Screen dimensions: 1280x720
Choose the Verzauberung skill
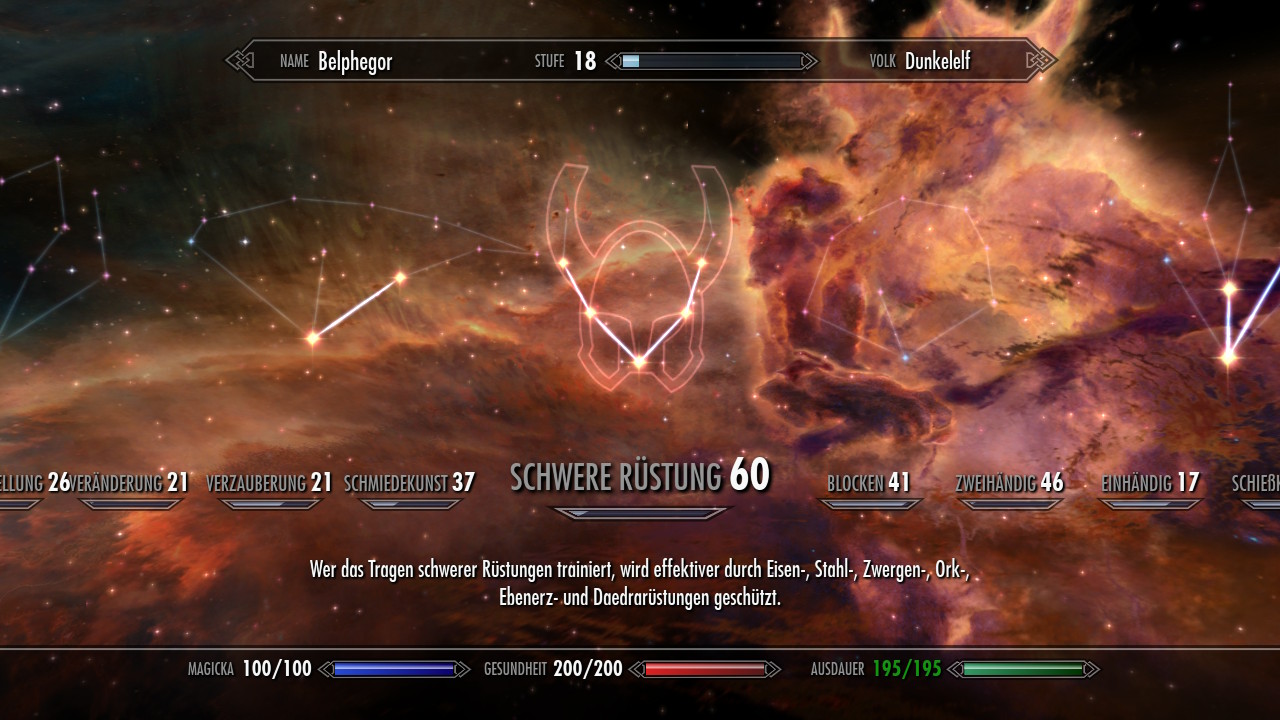point(269,483)
